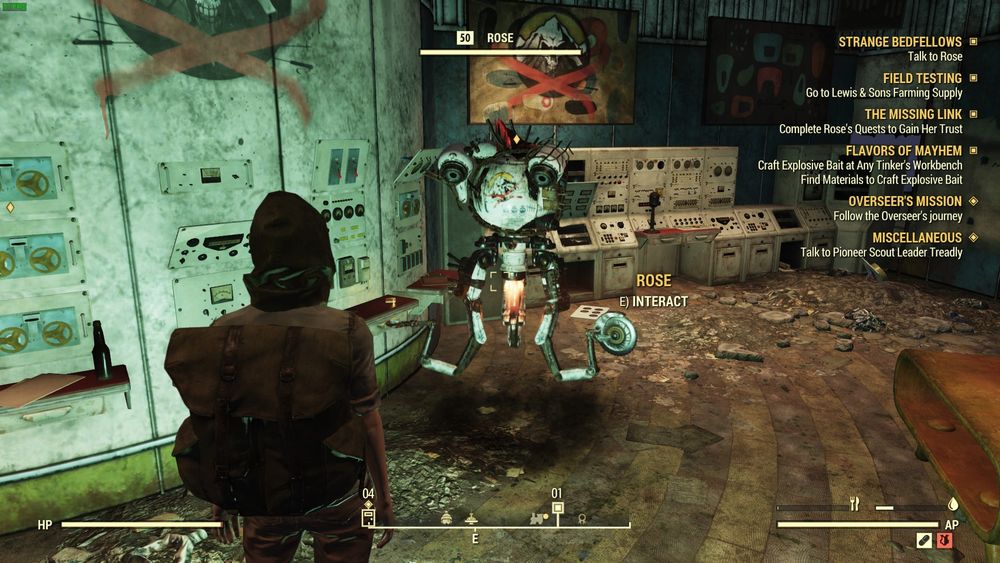Click the red mutation status icon
Screen dimensions: 1000x563
[945, 541]
